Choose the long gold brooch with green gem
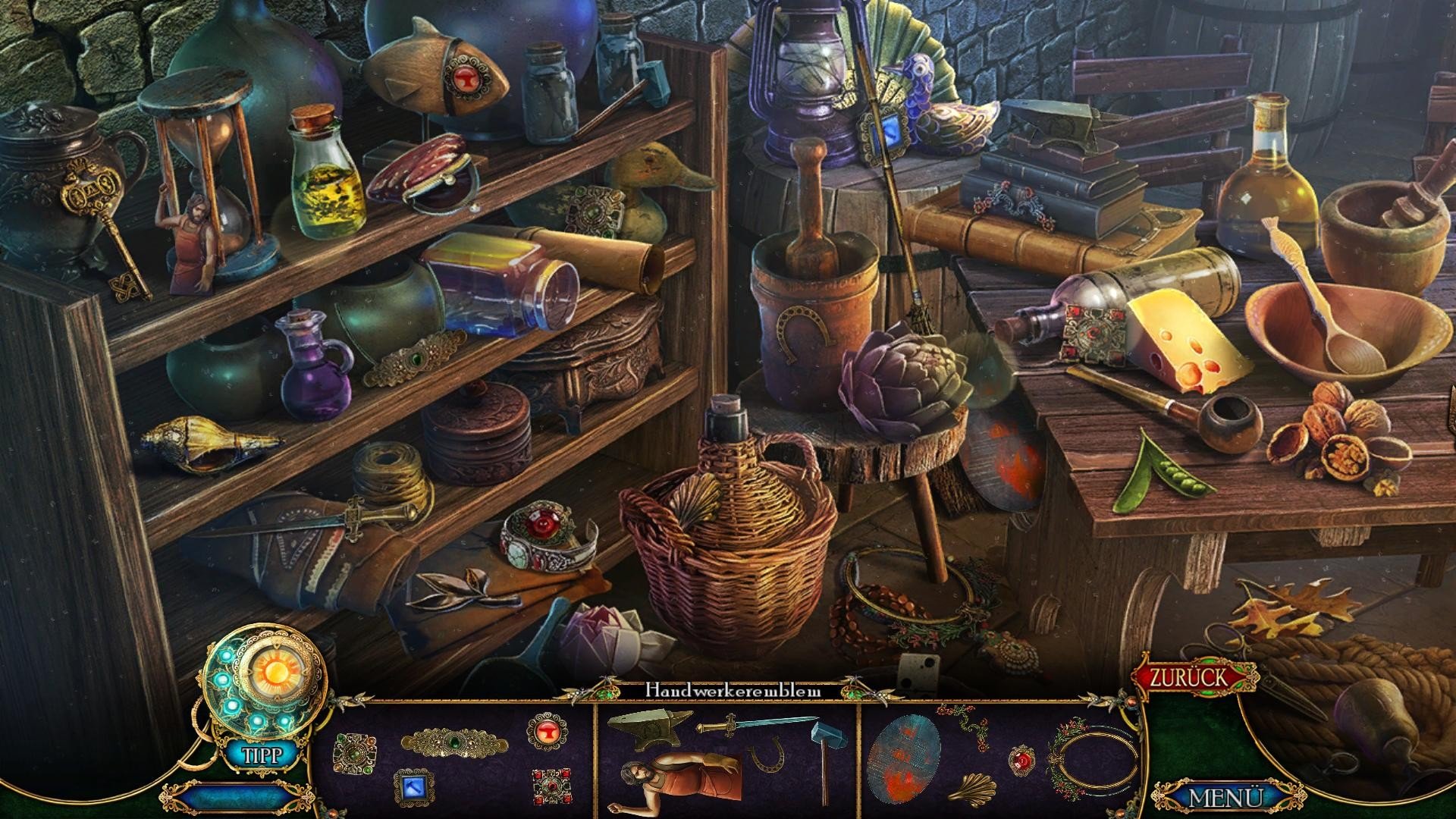Viewport: 1456px width, 819px height. coord(452,739)
